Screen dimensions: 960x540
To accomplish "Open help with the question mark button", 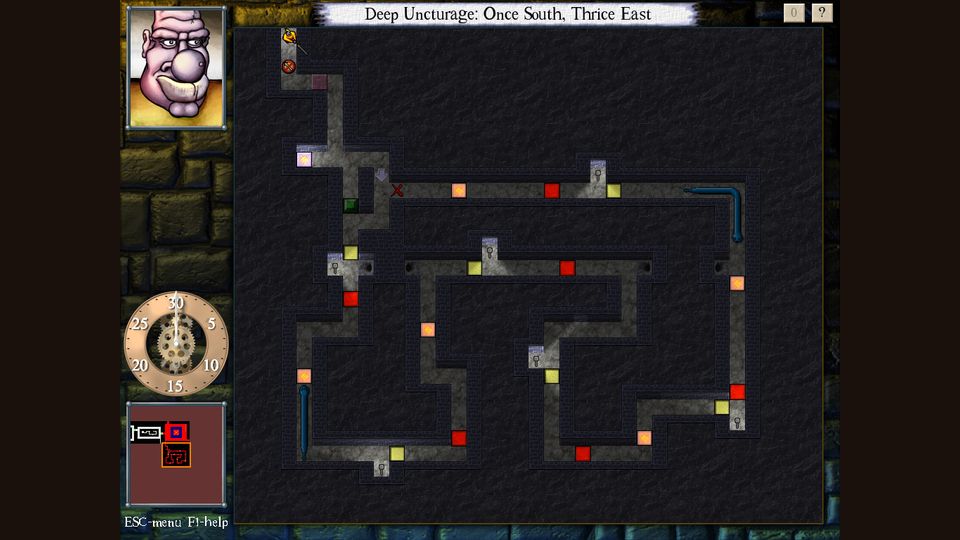I will [x=822, y=13].
